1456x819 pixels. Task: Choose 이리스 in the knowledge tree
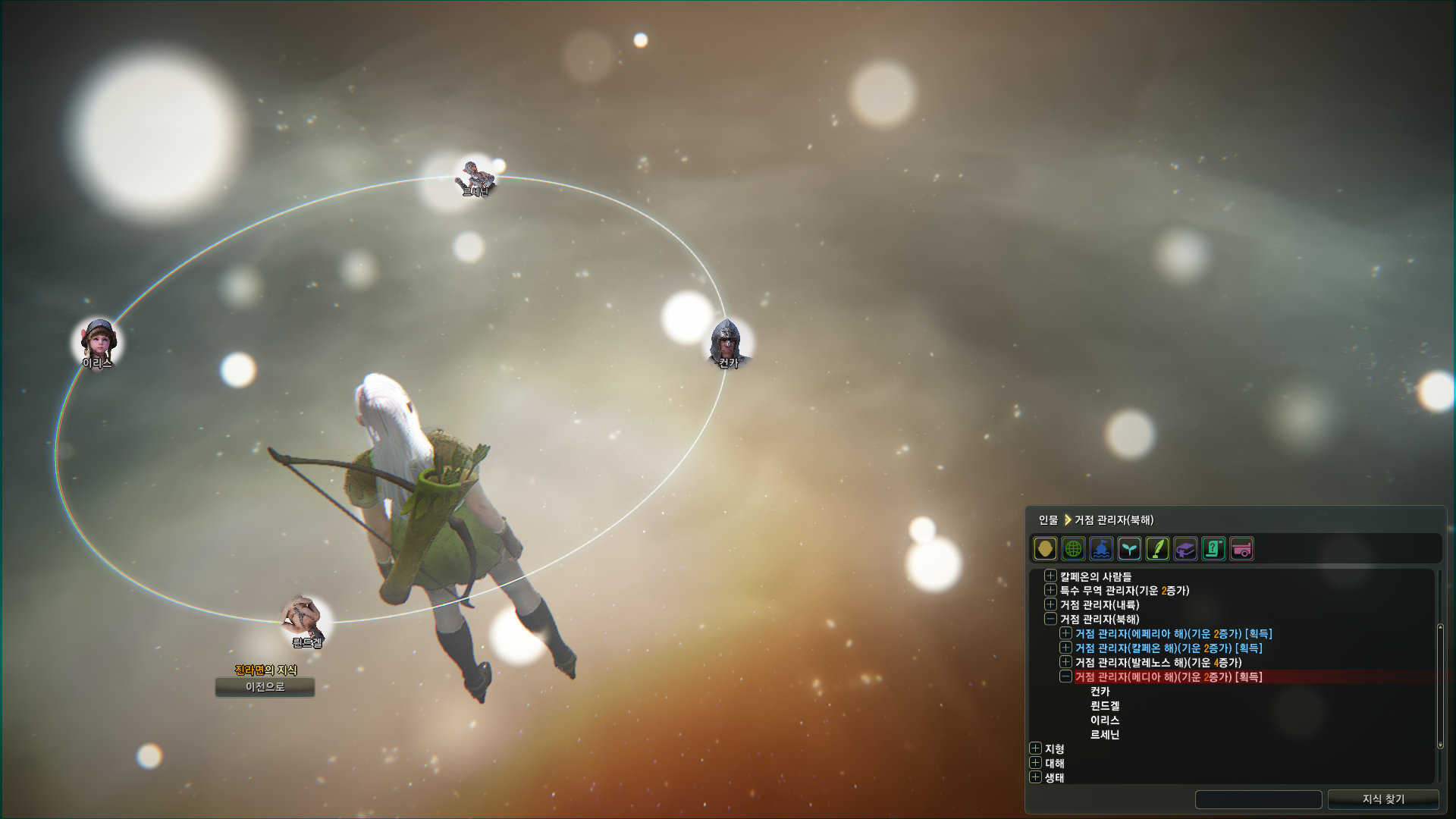[1105, 720]
